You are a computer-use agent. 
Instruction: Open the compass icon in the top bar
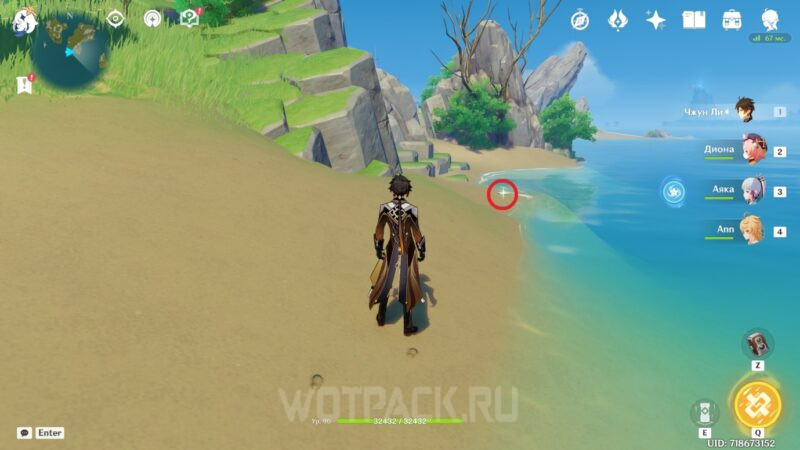coord(580,19)
